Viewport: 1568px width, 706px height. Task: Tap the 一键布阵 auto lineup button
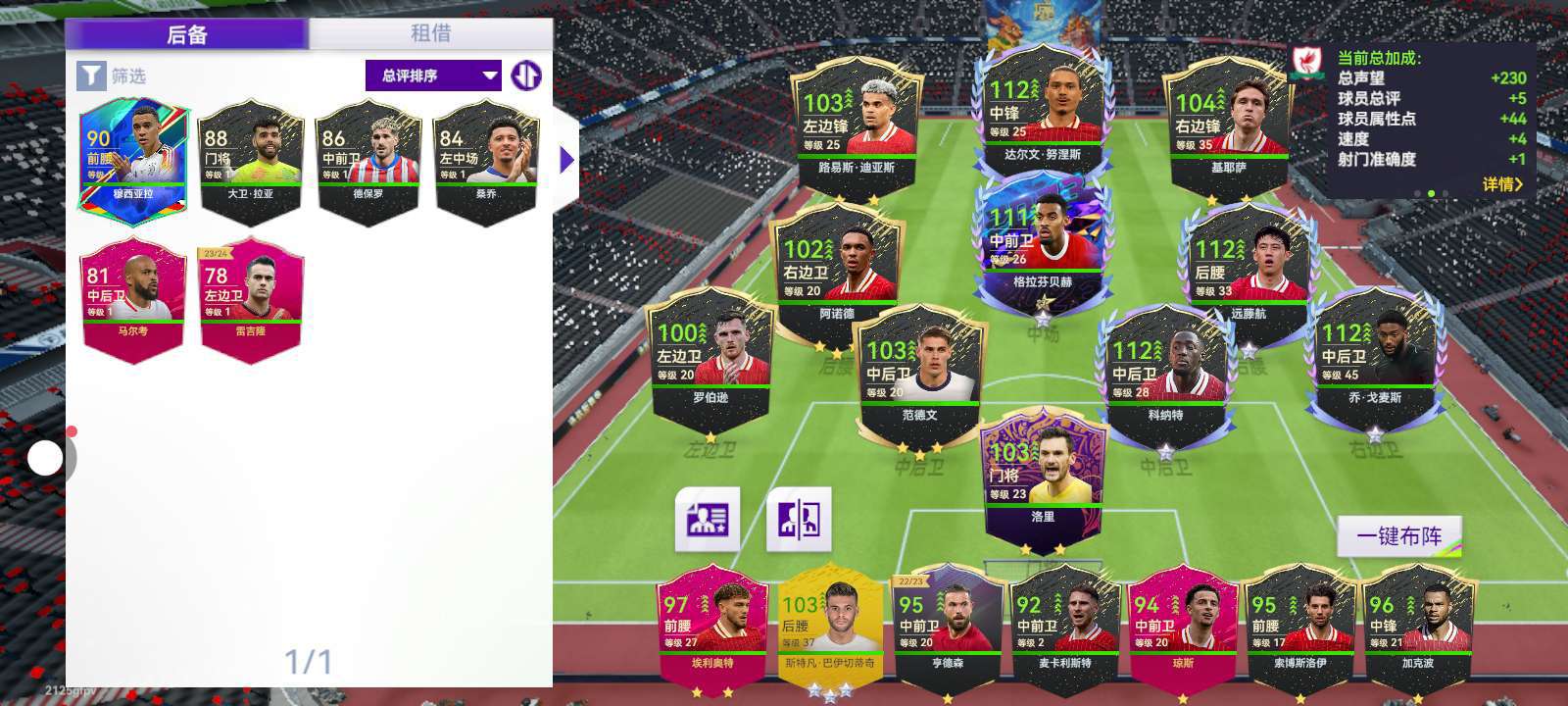point(1398,536)
